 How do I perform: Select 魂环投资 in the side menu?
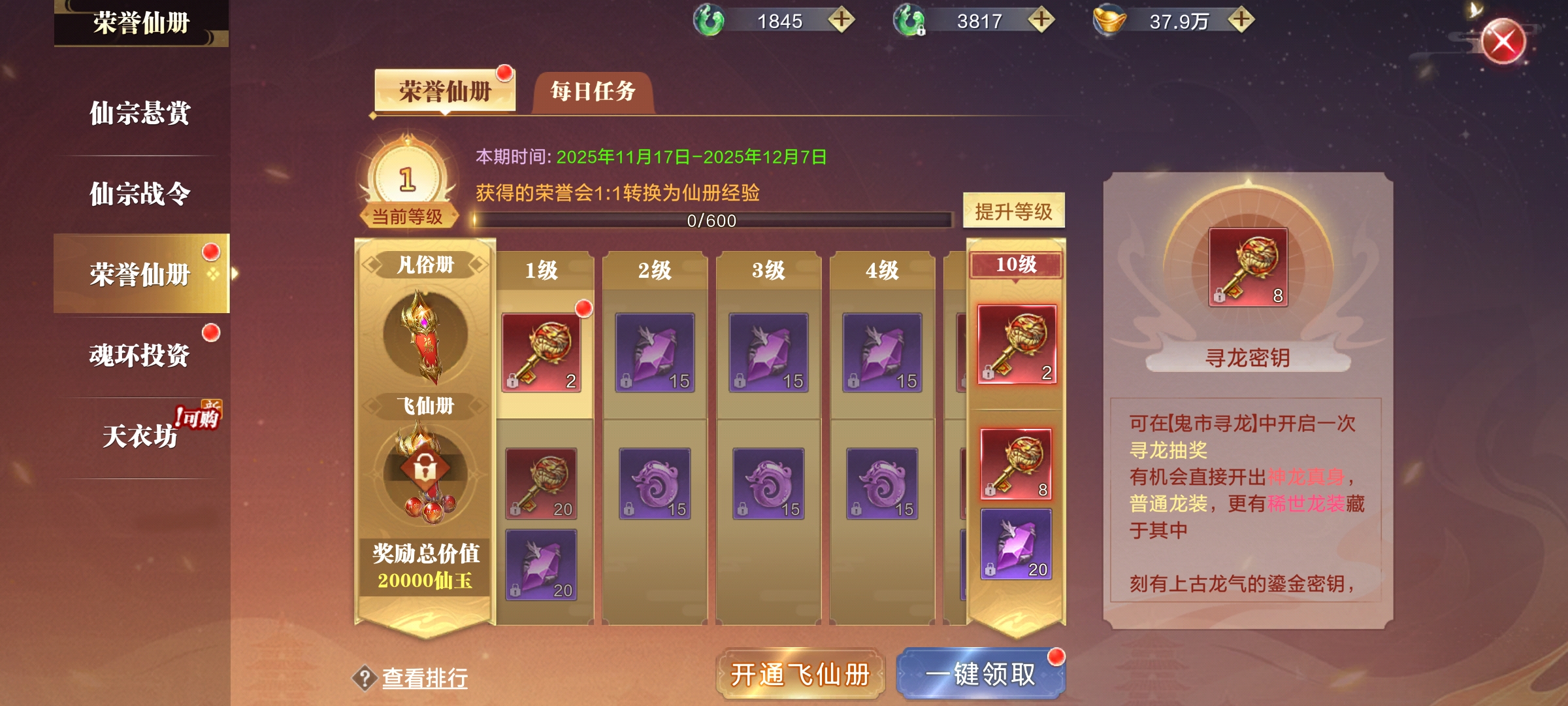click(x=140, y=356)
